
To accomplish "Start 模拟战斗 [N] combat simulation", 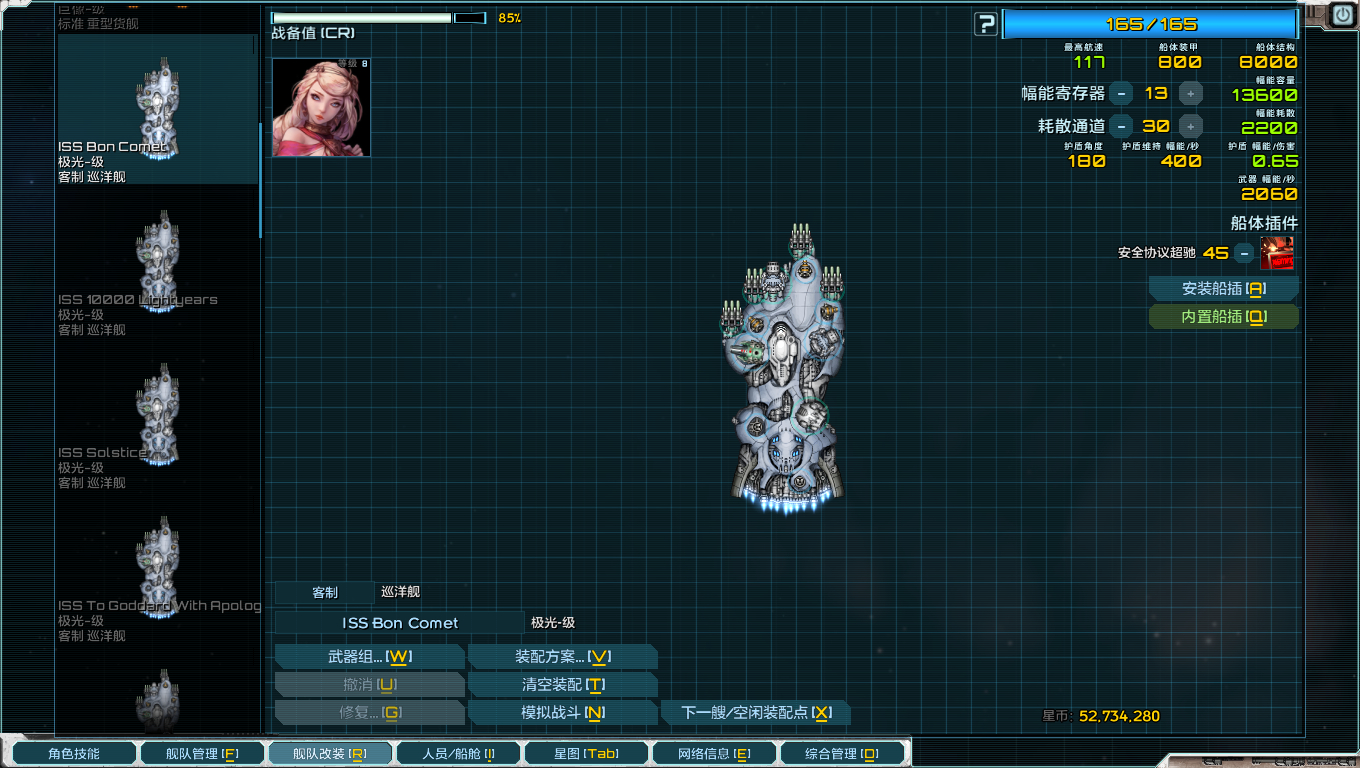I will [x=561, y=712].
